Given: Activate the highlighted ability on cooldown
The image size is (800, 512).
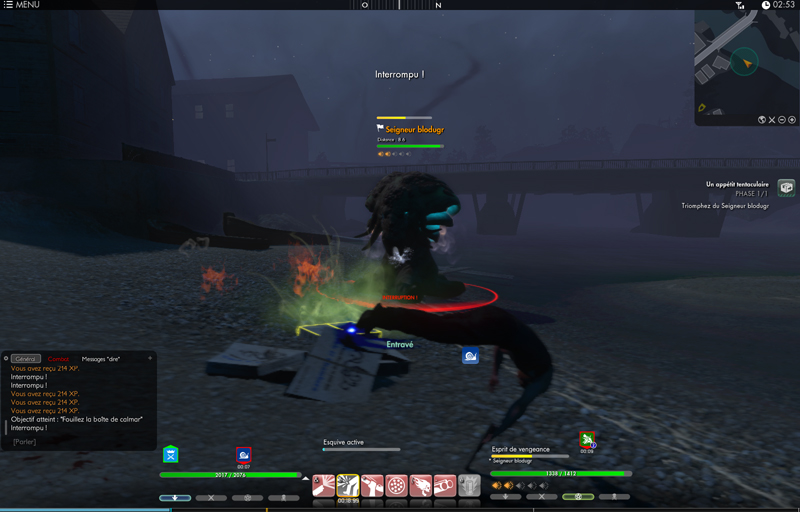Looking at the screenshot, I should (x=348, y=485).
